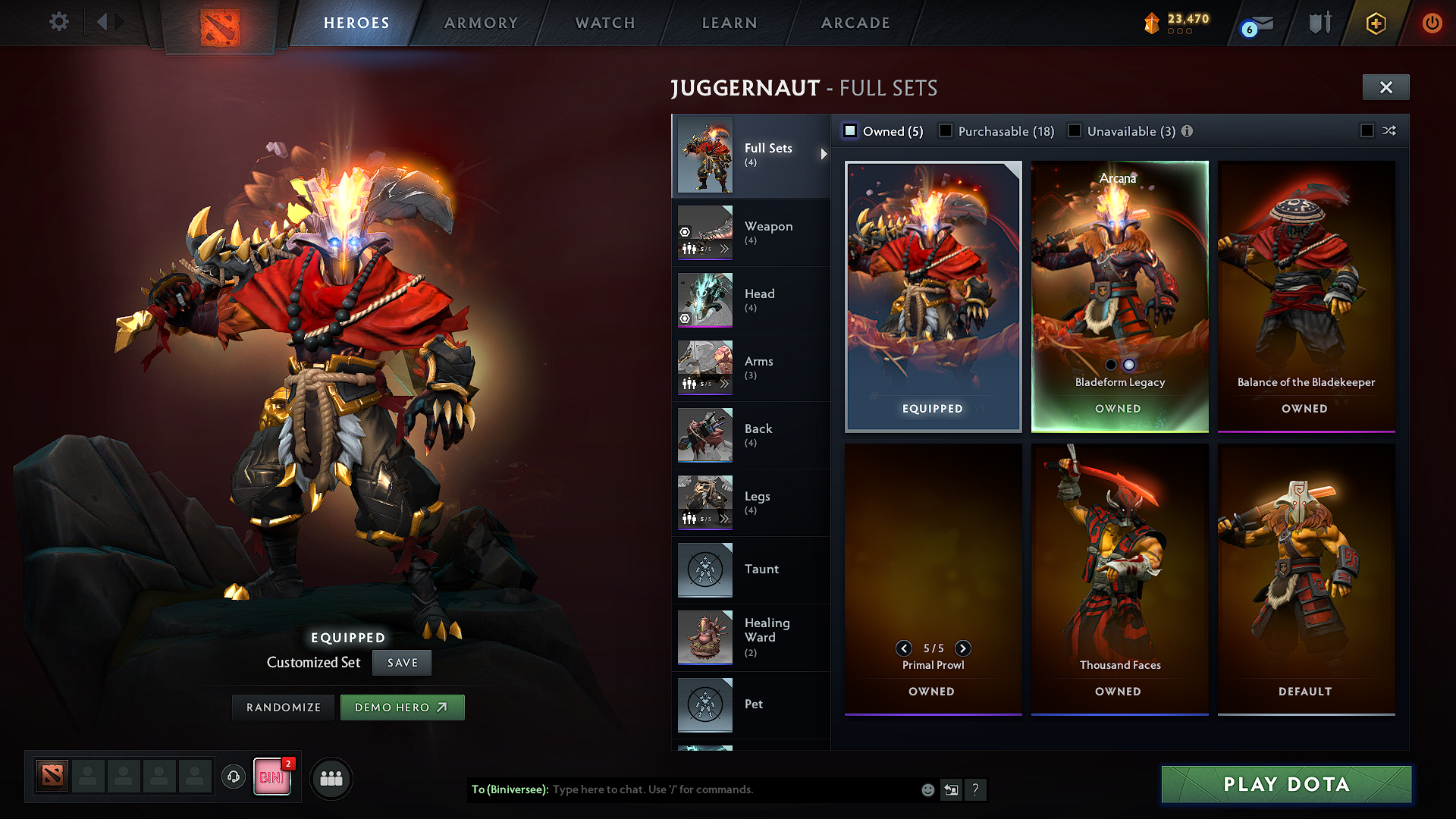Choose the Head slot category

751,300
